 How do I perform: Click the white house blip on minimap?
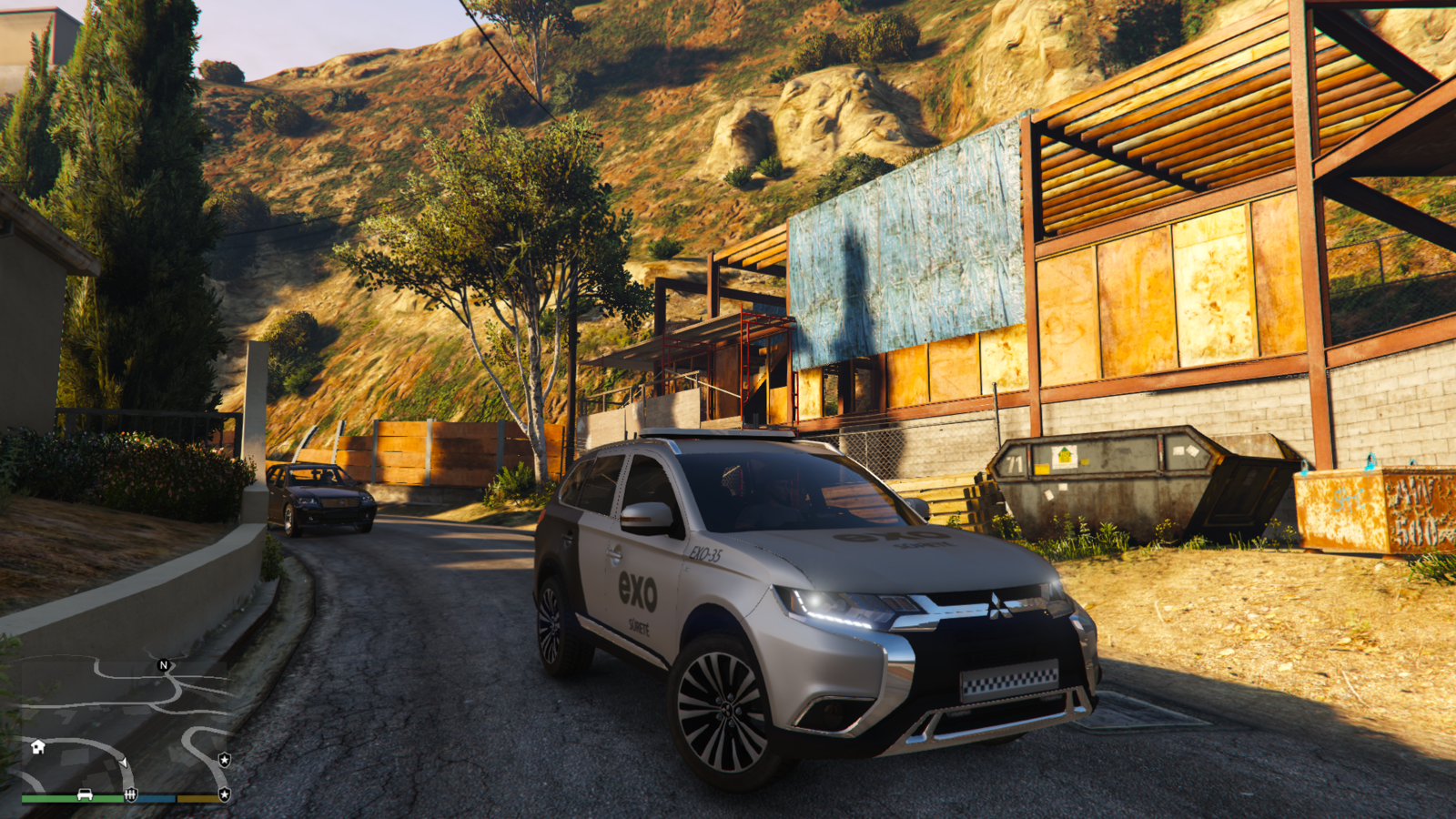pyautogui.click(x=37, y=746)
